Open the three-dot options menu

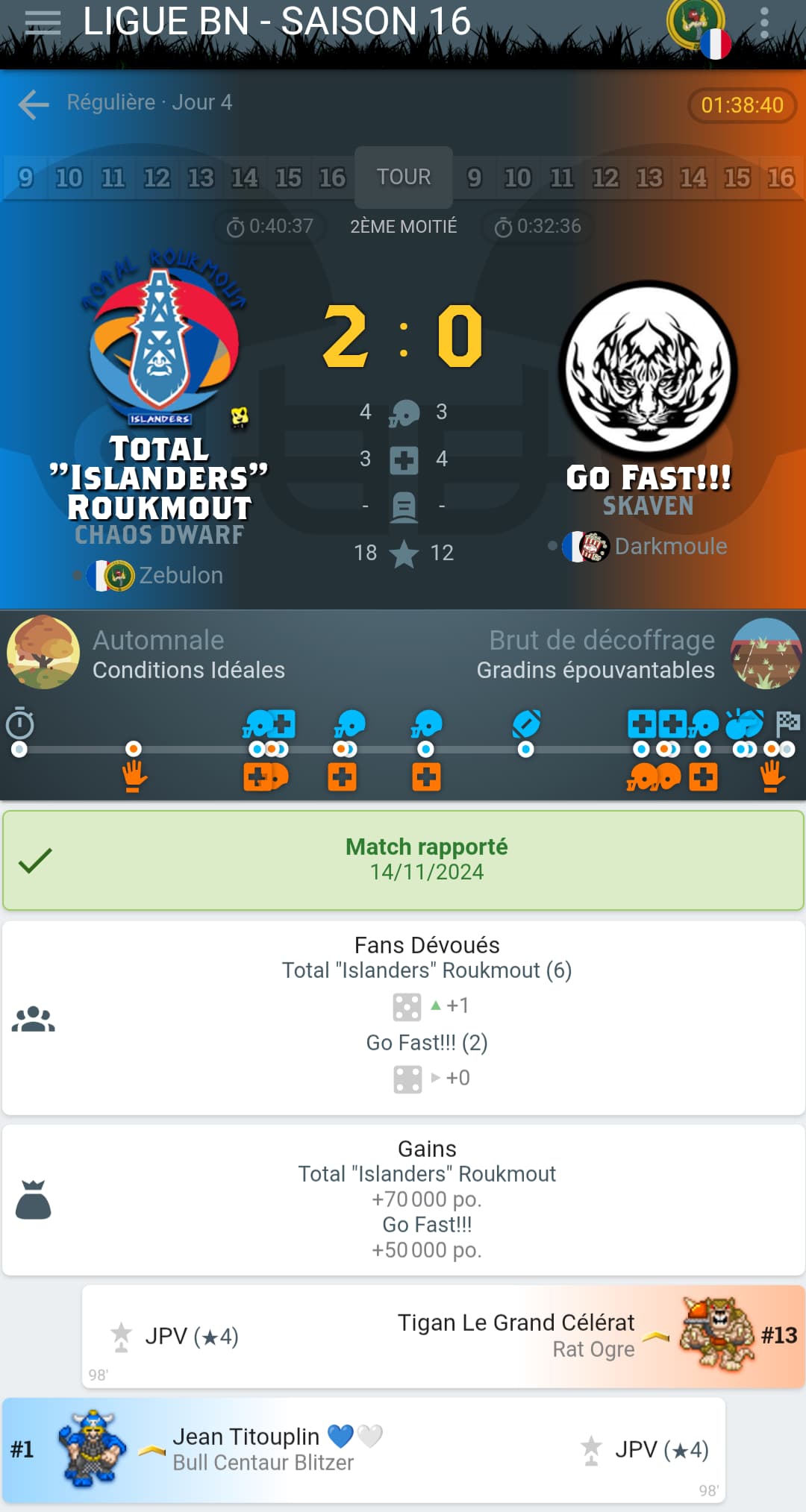[x=763, y=22]
